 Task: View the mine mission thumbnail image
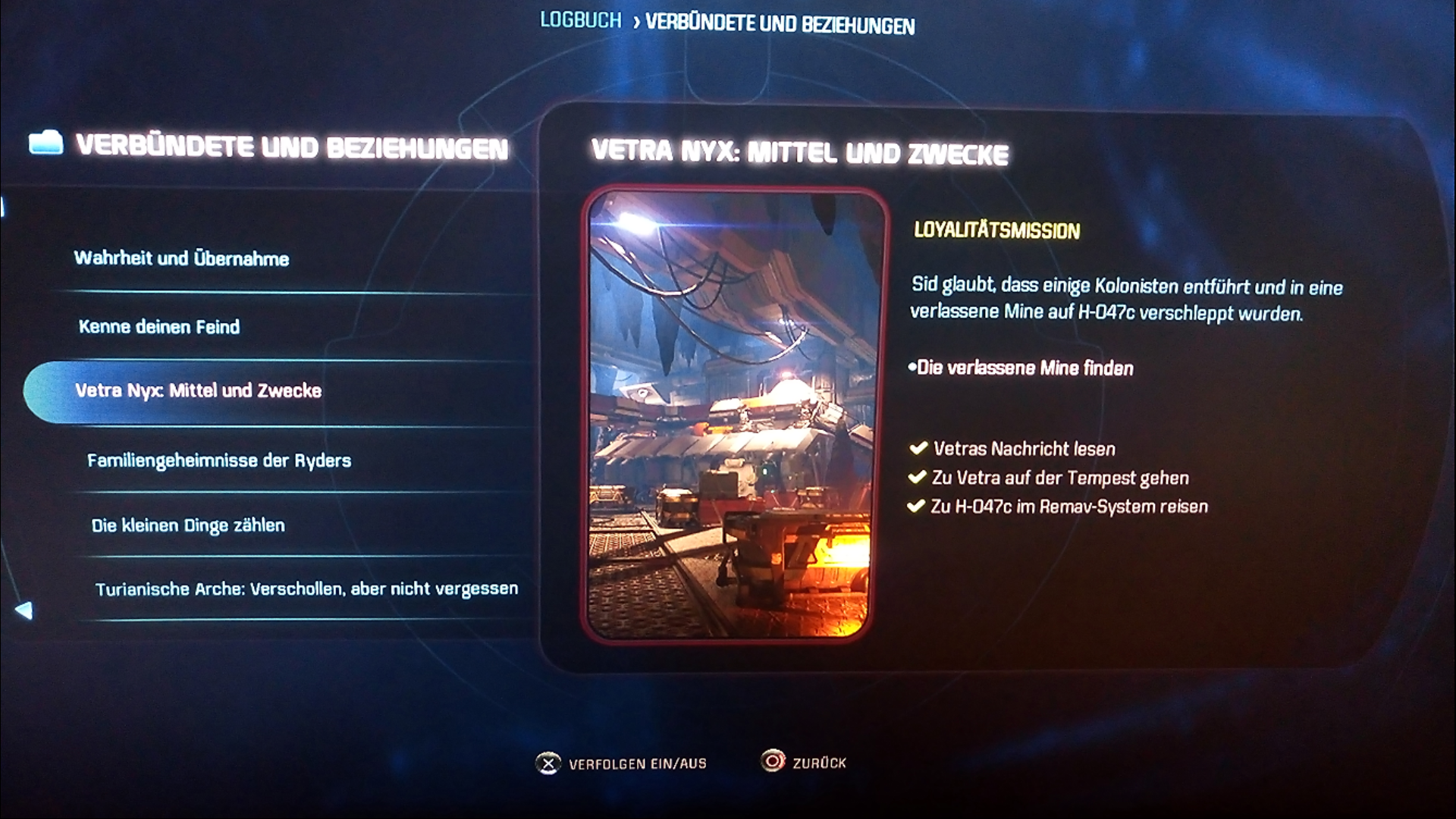coord(734,414)
